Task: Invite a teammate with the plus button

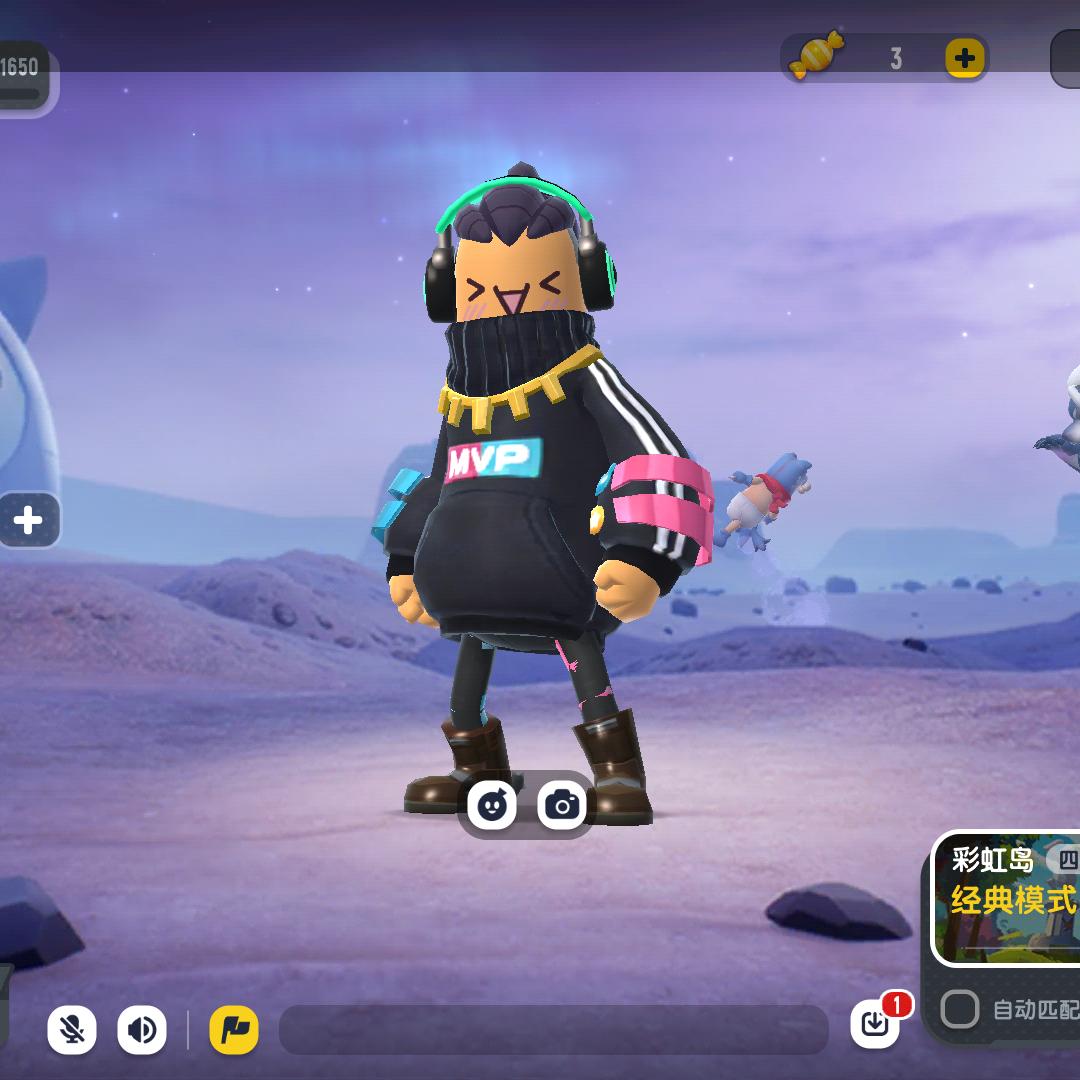Action: tap(28, 520)
